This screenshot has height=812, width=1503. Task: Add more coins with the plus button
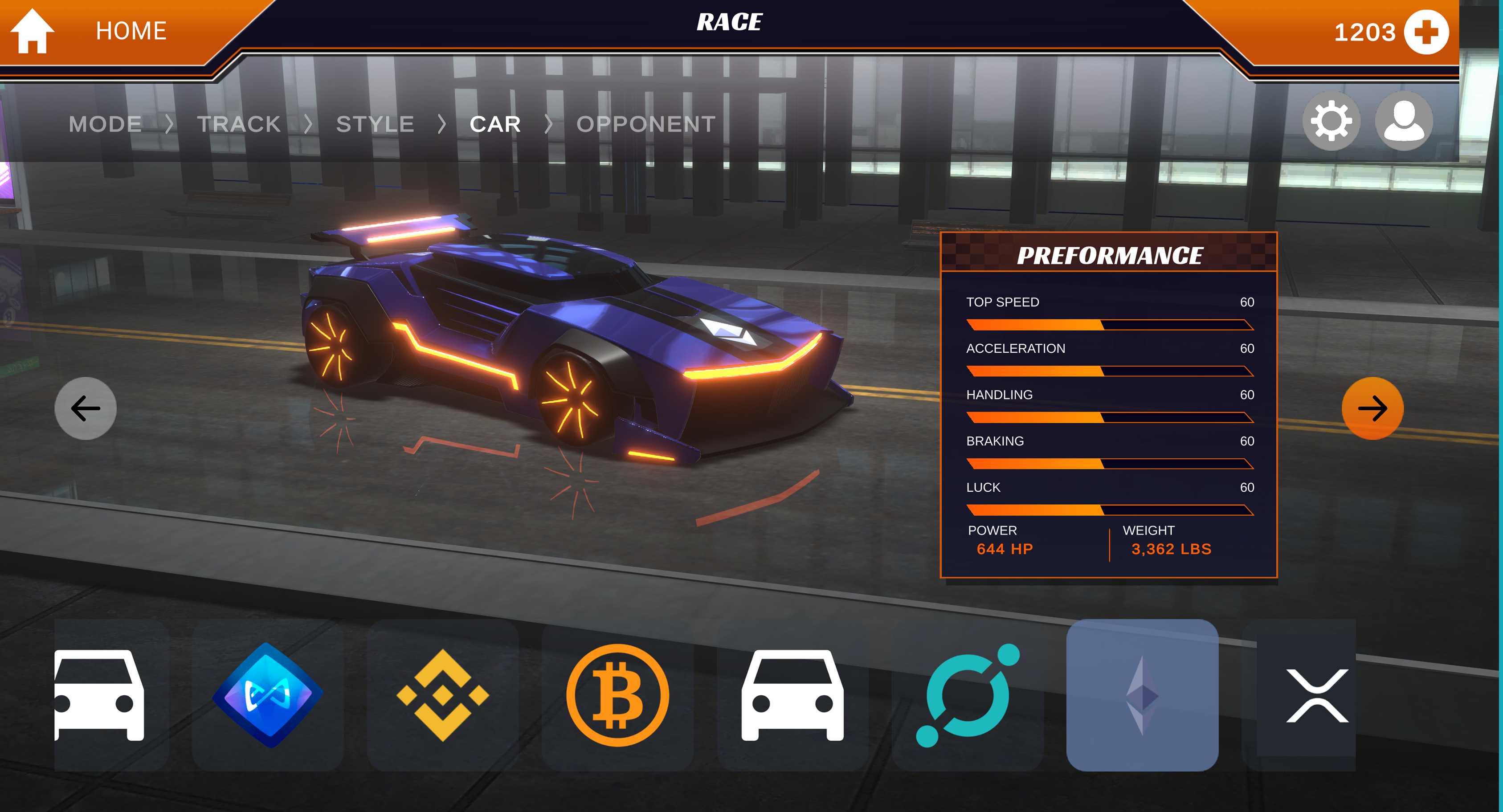coord(1425,32)
